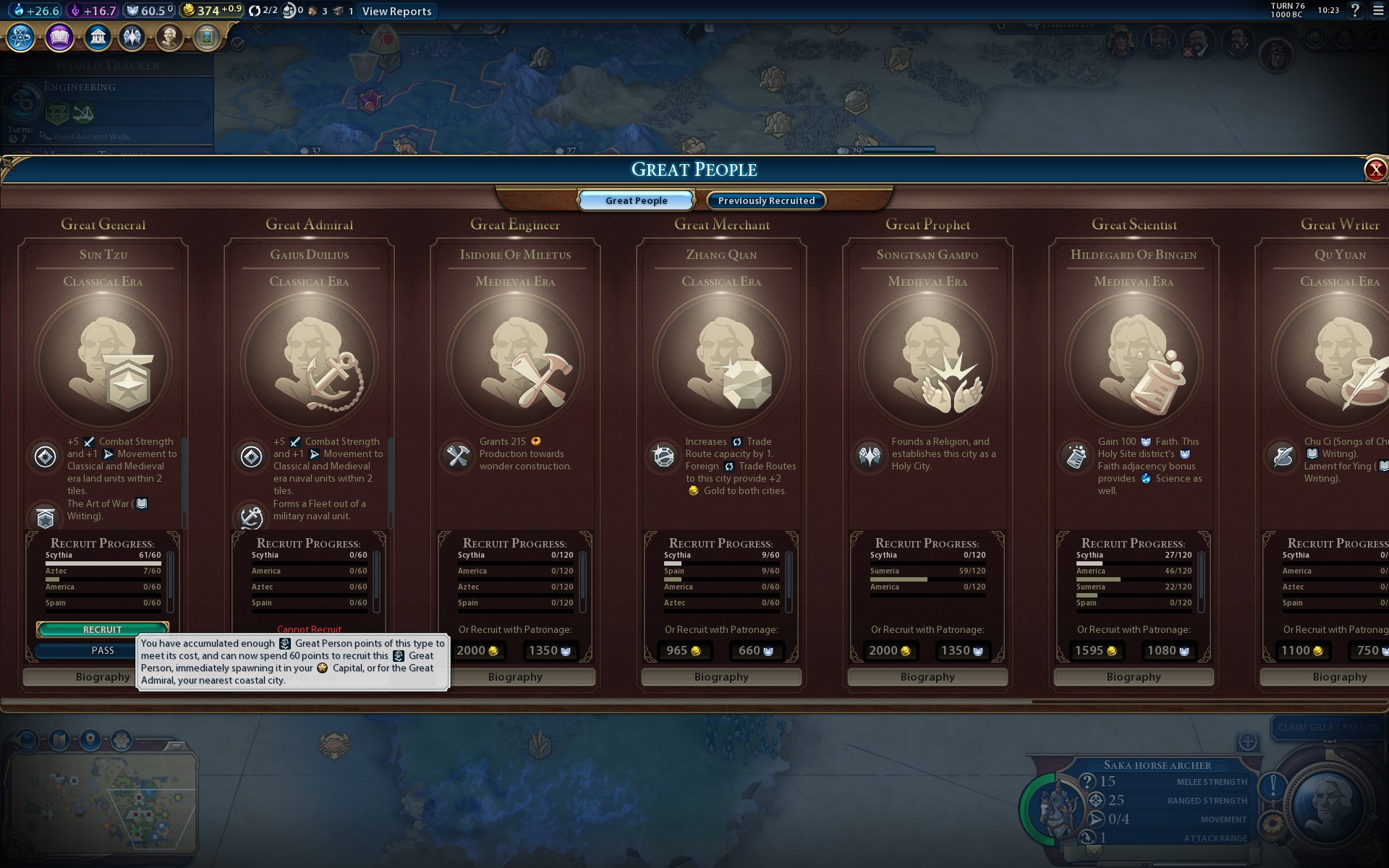1389x868 pixels.
Task: Recruit Sun Tzu the Great General
Action: click(x=103, y=629)
